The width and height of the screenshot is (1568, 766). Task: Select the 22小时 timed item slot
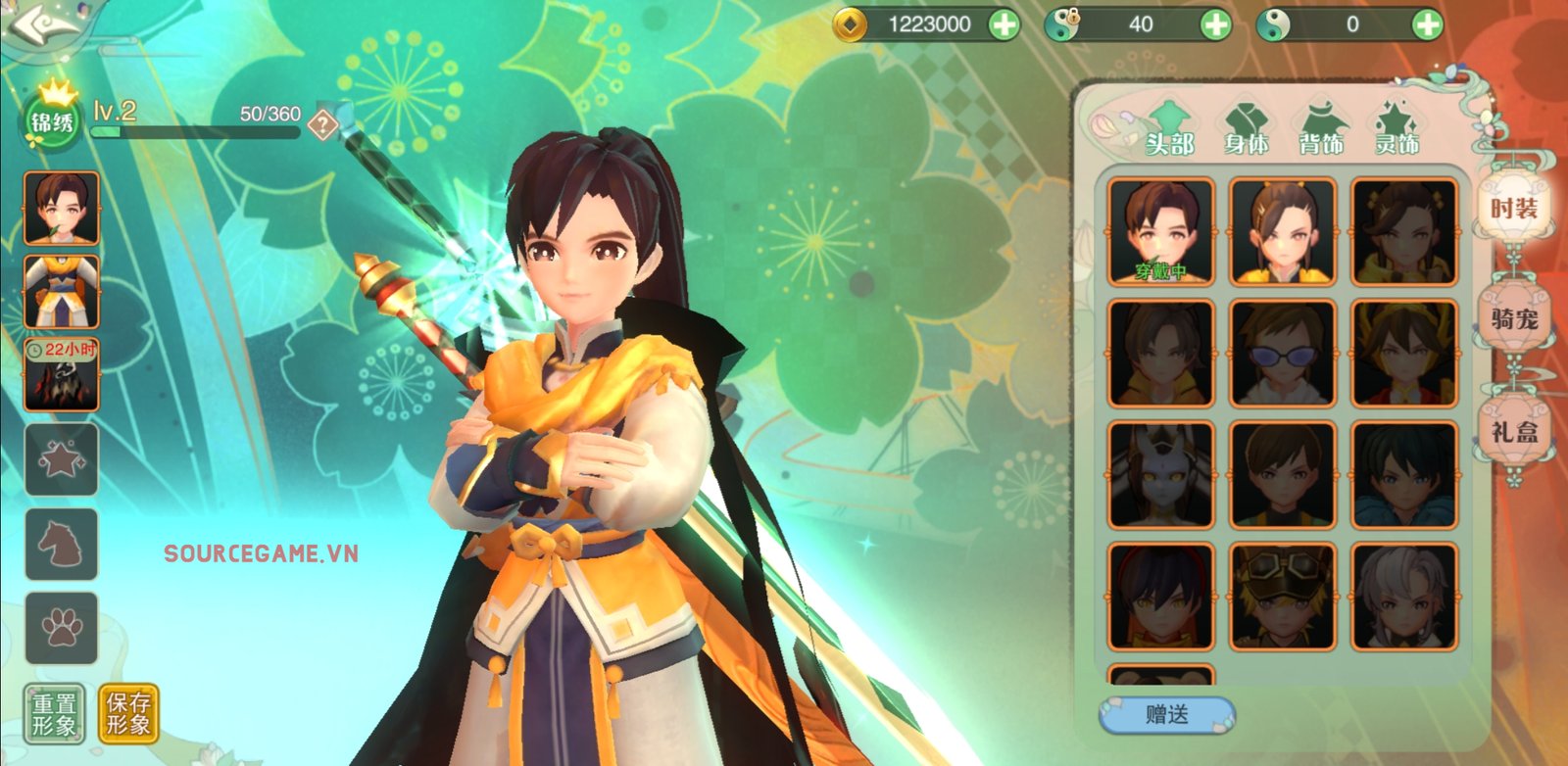(x=61, y=374)
